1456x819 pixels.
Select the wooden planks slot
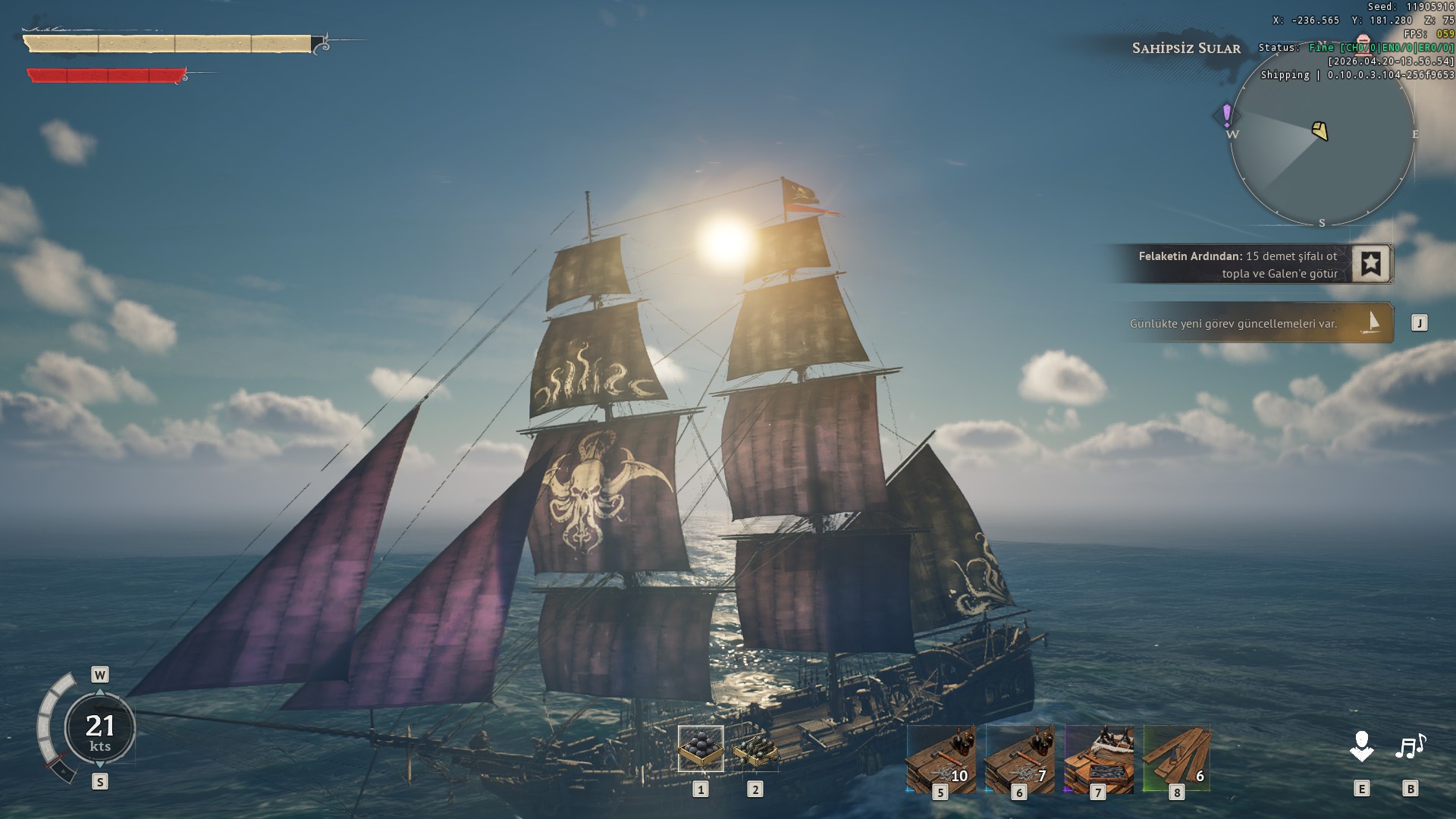[x=1177, y=758]
